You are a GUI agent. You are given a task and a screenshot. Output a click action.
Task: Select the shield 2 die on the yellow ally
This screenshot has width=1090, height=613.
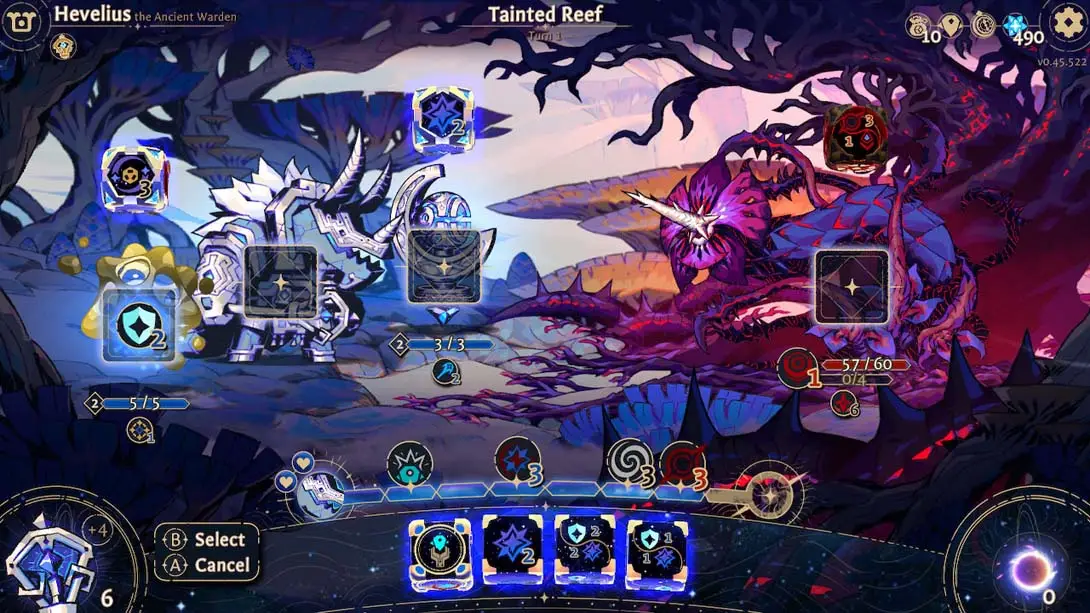[139, 326]
